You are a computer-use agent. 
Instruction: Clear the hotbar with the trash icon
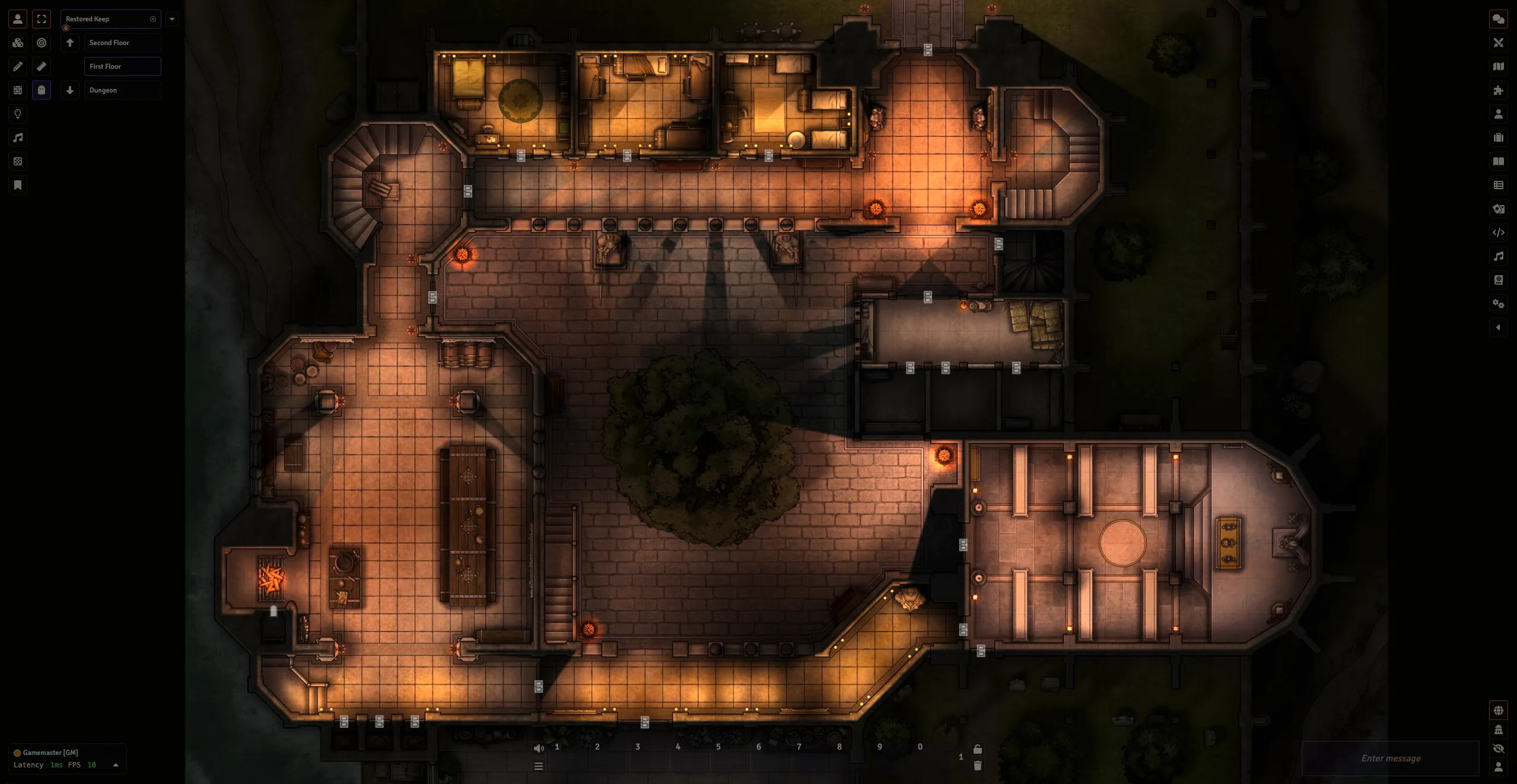click(x=978, y=766)
